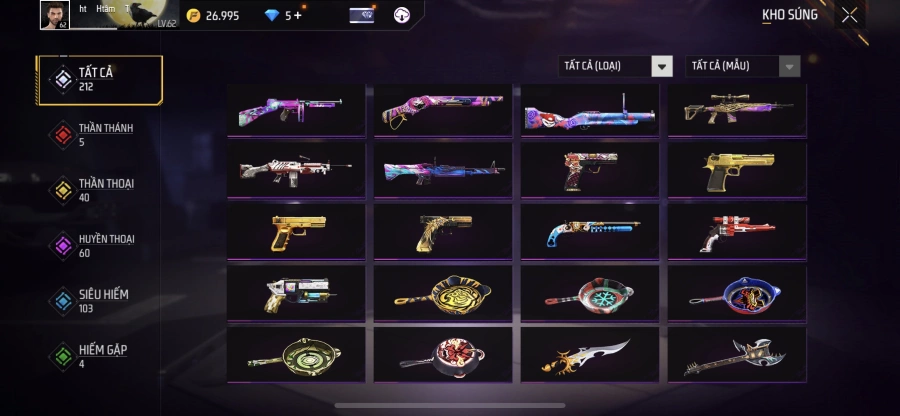Select the red sniper-scoped pistol skin
900x416 pixels.
(738, 230)
